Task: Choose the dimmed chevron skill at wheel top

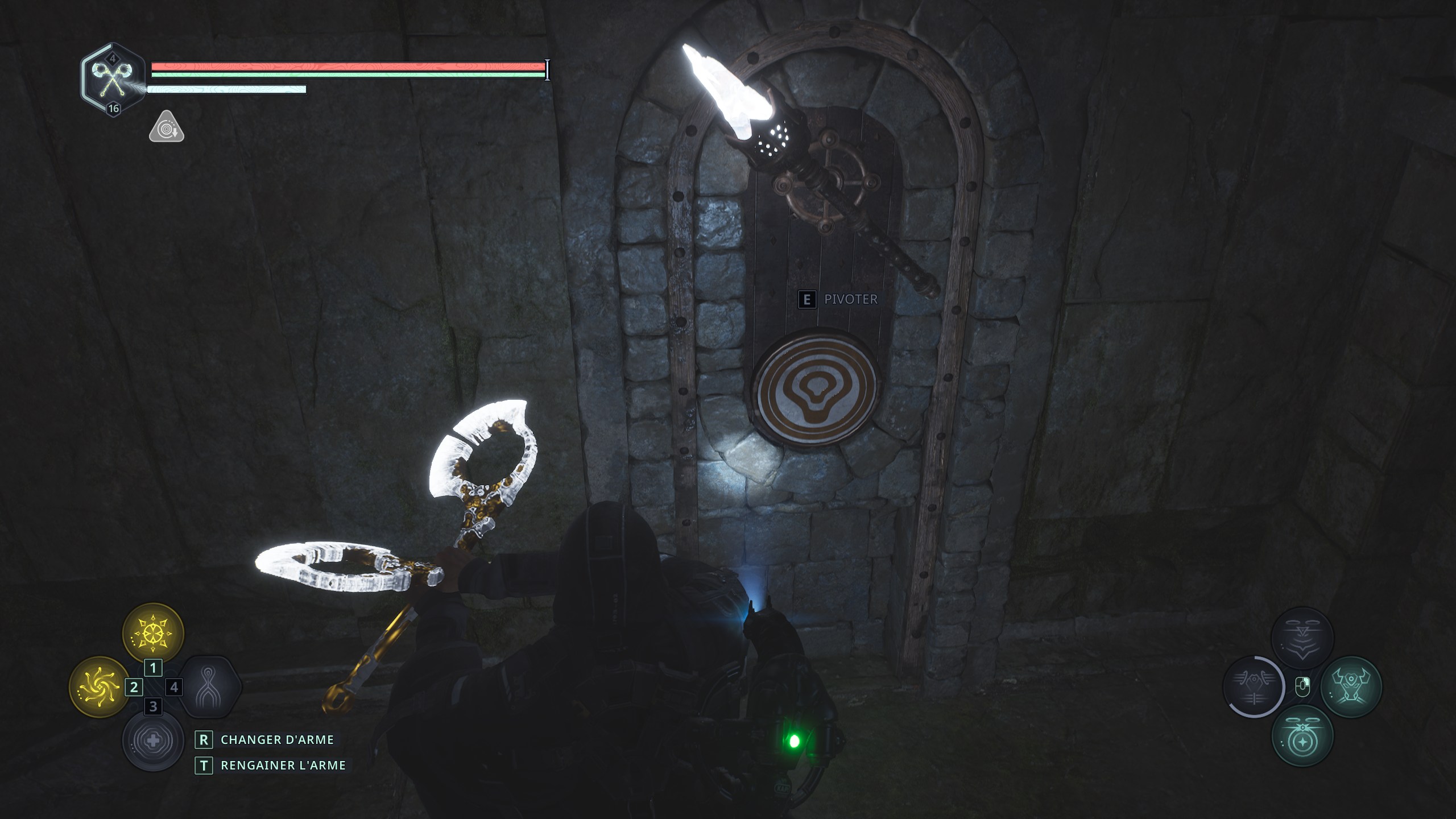Action: coord(1302,638)
